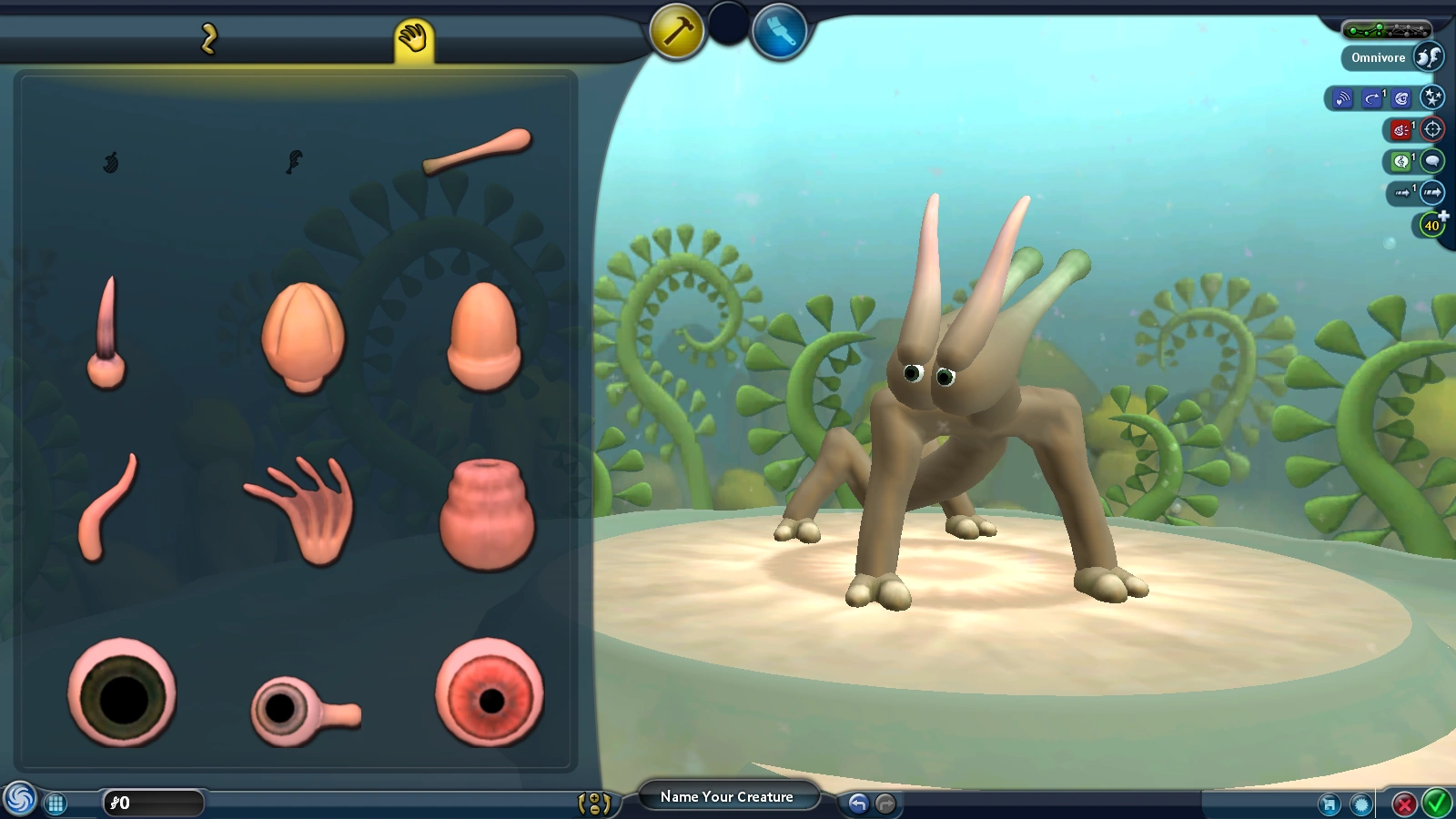Cancel editing with the red X button
Viewport: 1456px width, 819px height.
point(1403,804)
